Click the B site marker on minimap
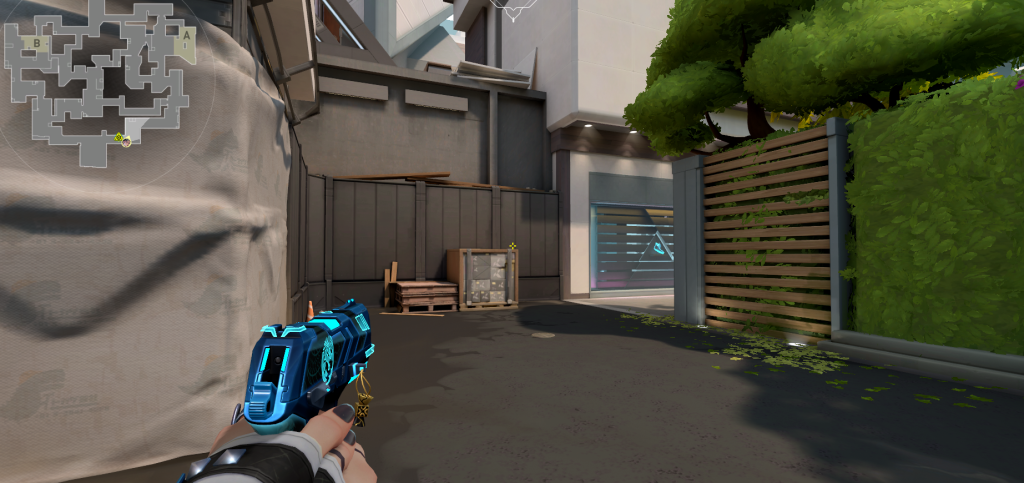The image size is (1024, 483). click(37, 44)
